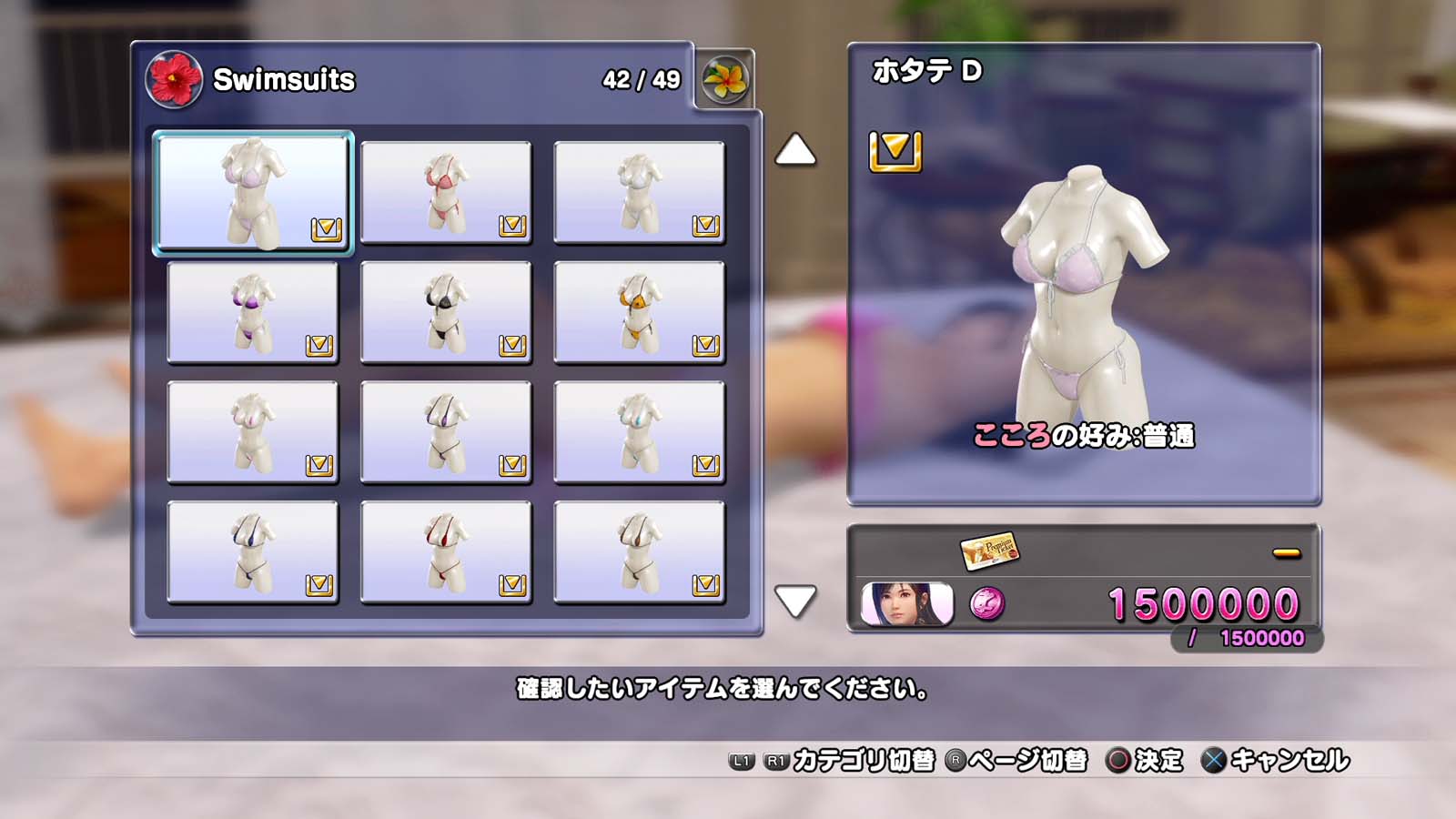
Task: Page down with the white down arrow
Action: coord(795,601)
